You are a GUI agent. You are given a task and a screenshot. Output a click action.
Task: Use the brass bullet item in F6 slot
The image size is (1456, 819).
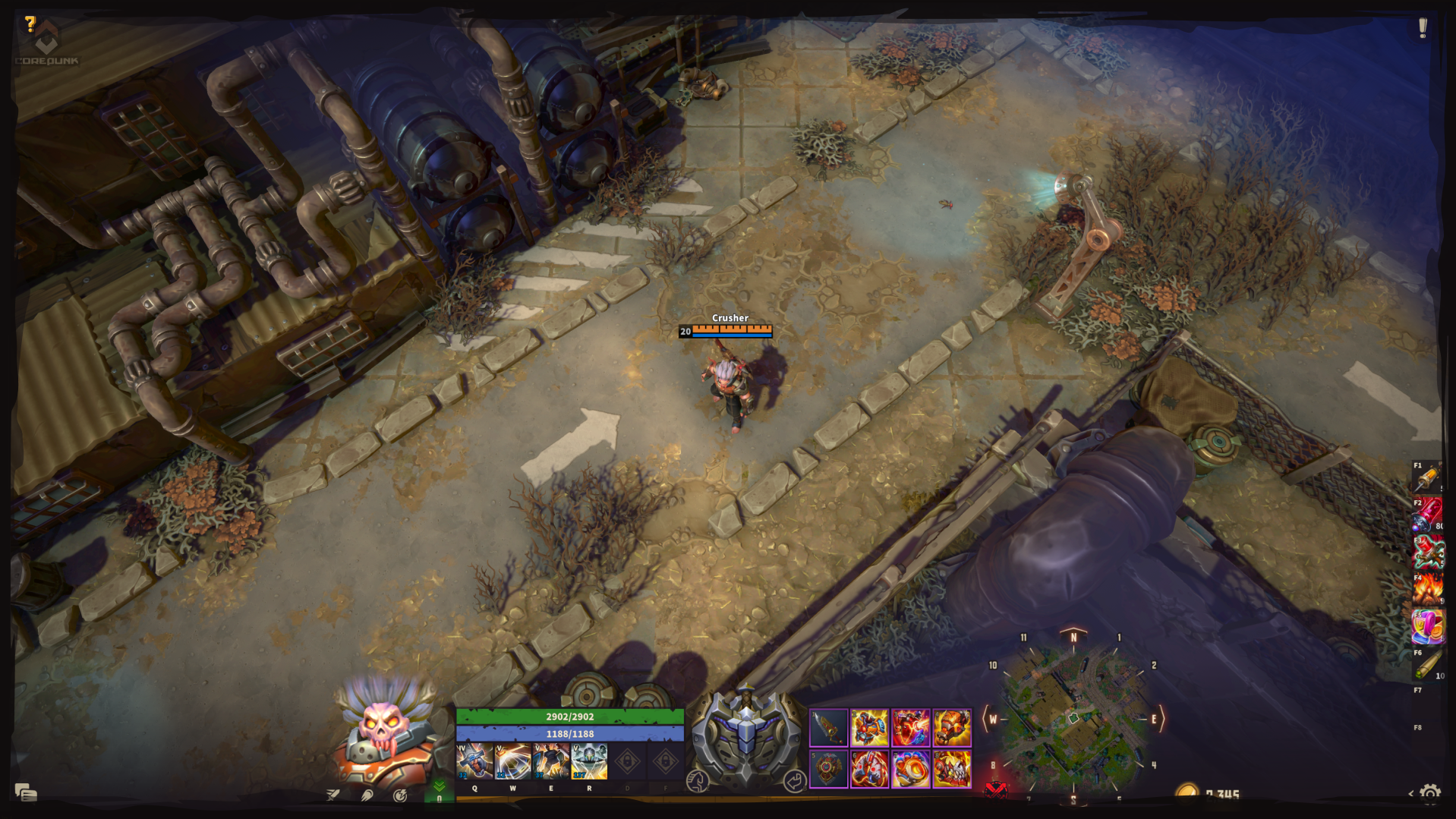(1427, 664)
